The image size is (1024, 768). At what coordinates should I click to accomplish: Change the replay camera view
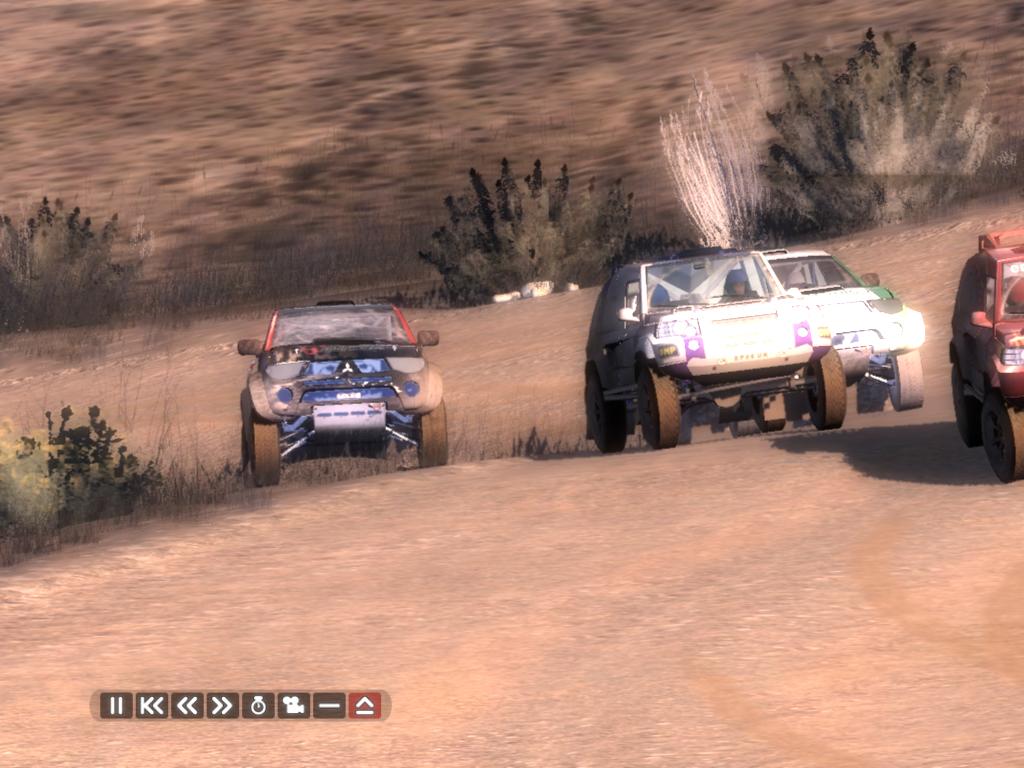click(x=293, y=705)
